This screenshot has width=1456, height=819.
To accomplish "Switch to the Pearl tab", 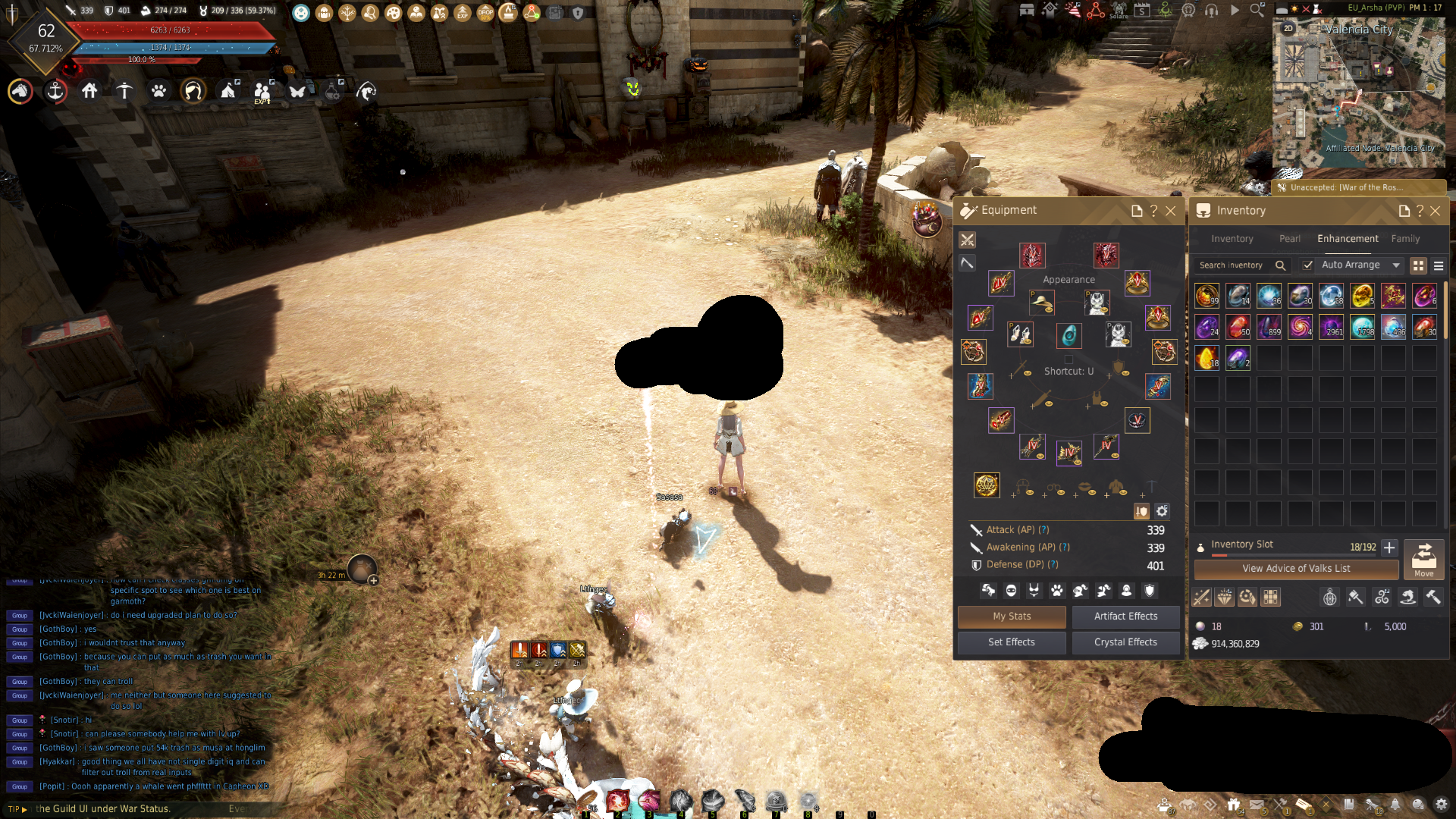I will (1289, 239).
